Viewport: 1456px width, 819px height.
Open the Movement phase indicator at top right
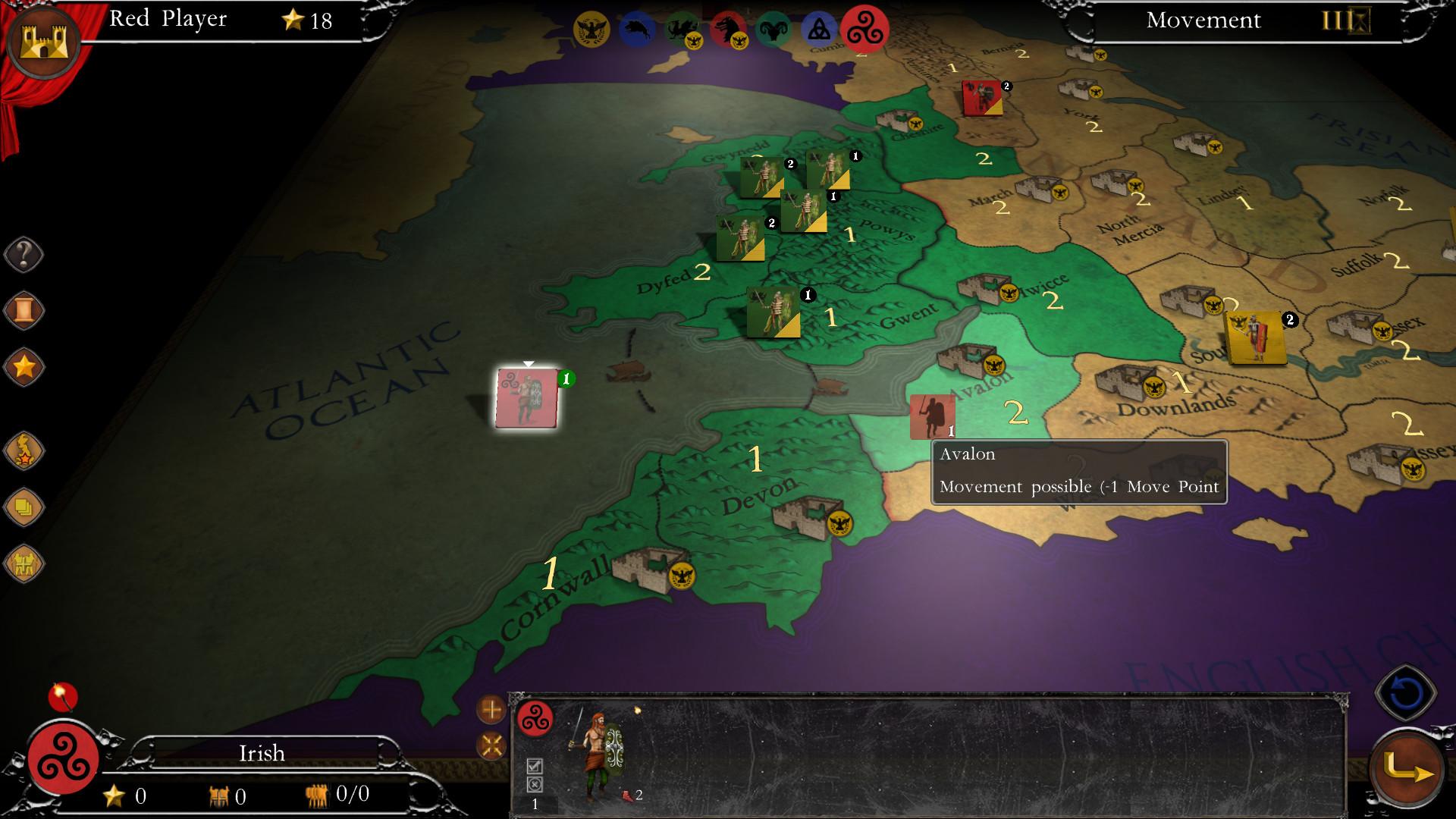click(1203, 20)
